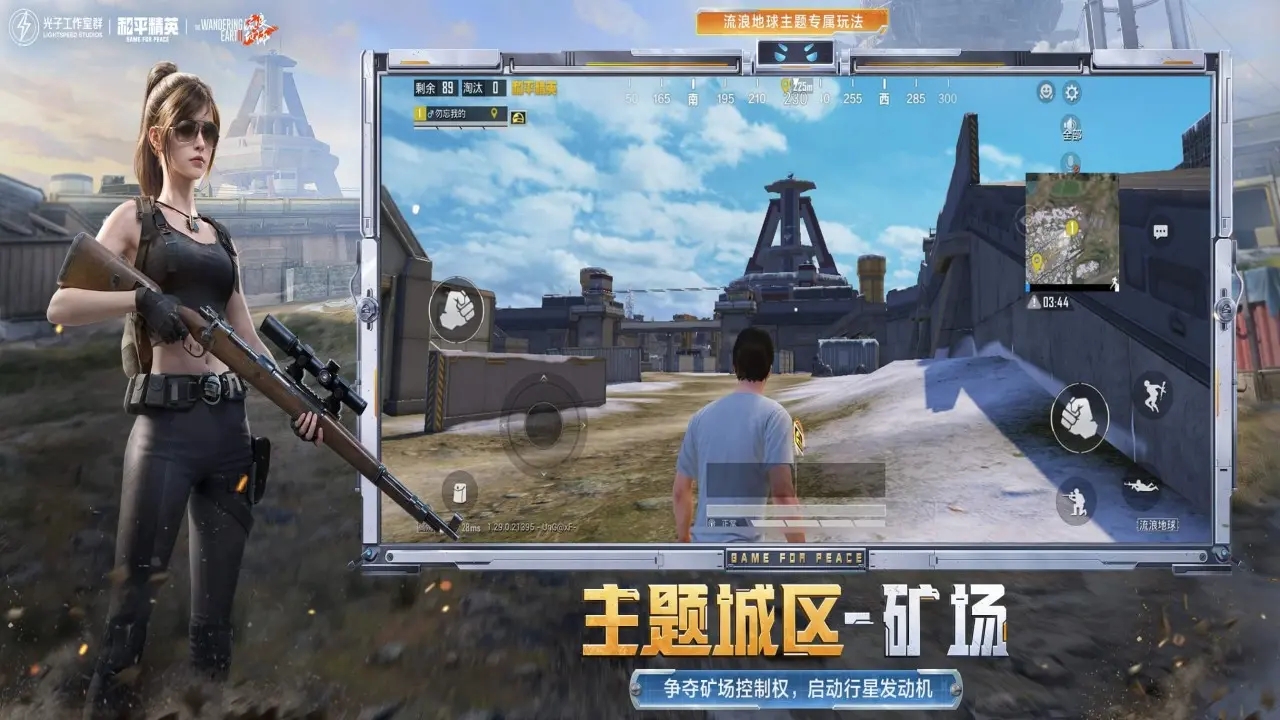1280x720 pixels.
Task: Open the emote smiley menu
Action: point(1045,92)
